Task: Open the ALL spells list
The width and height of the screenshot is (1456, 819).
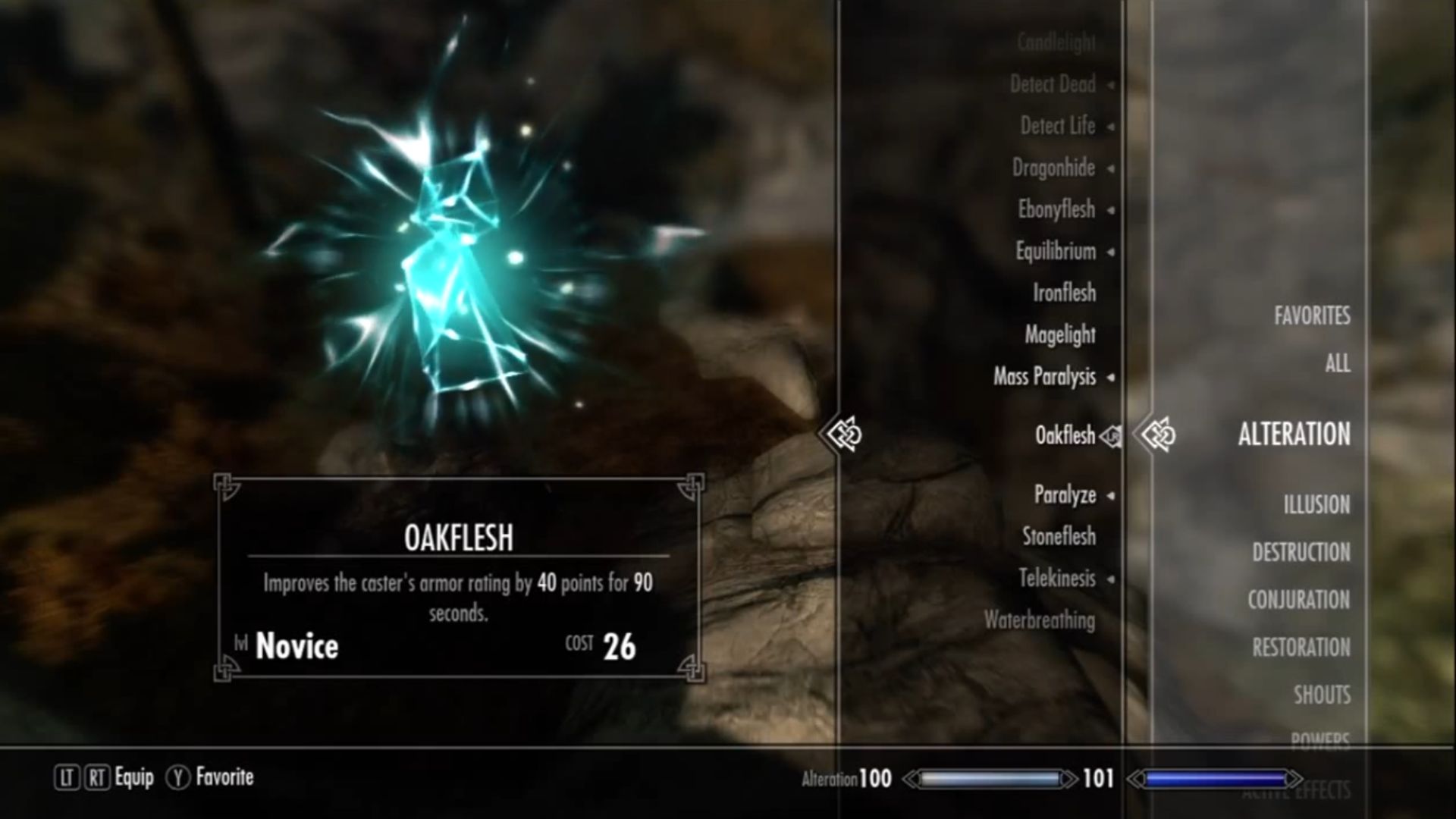Action: [x=1336, y=365]
